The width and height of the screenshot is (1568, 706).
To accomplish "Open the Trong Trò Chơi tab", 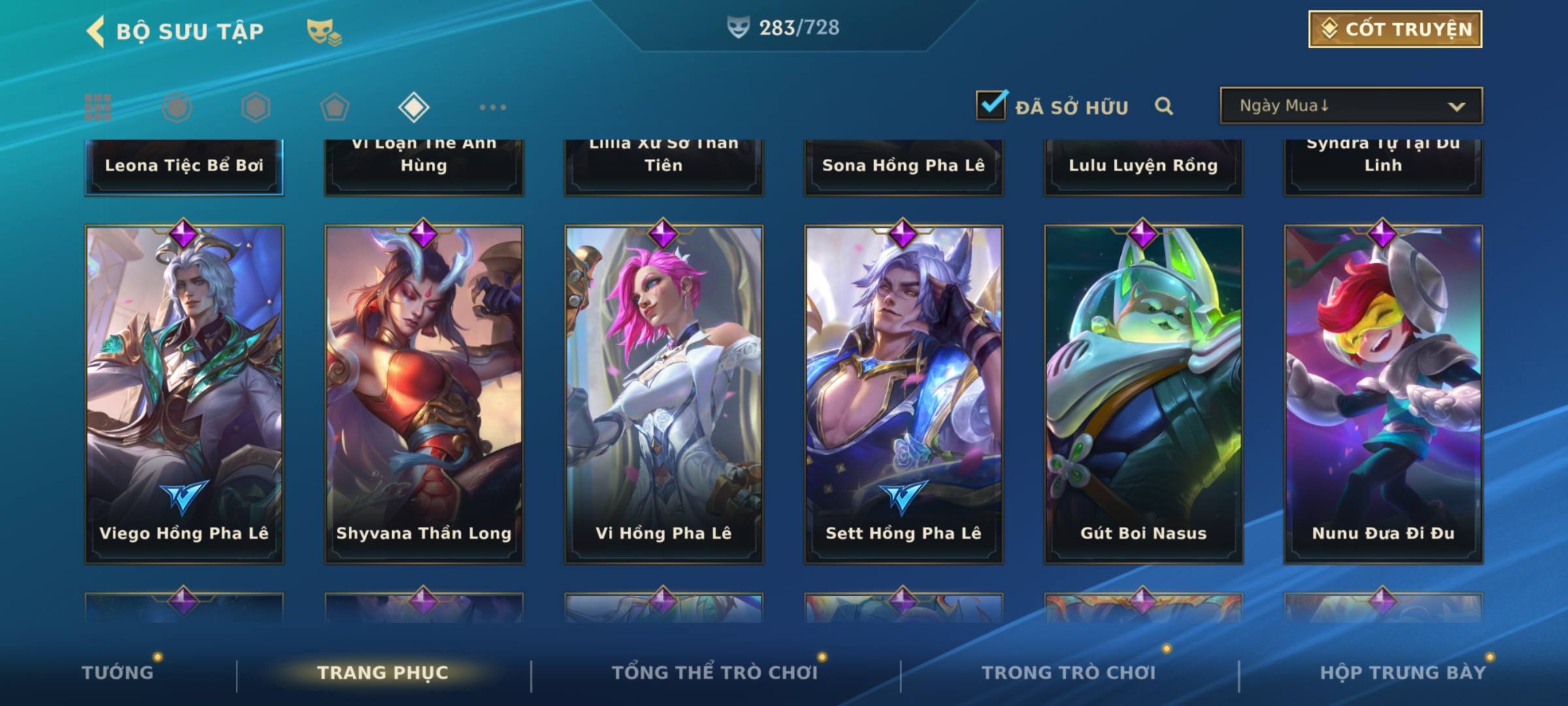I will (x=1068, y=673).
